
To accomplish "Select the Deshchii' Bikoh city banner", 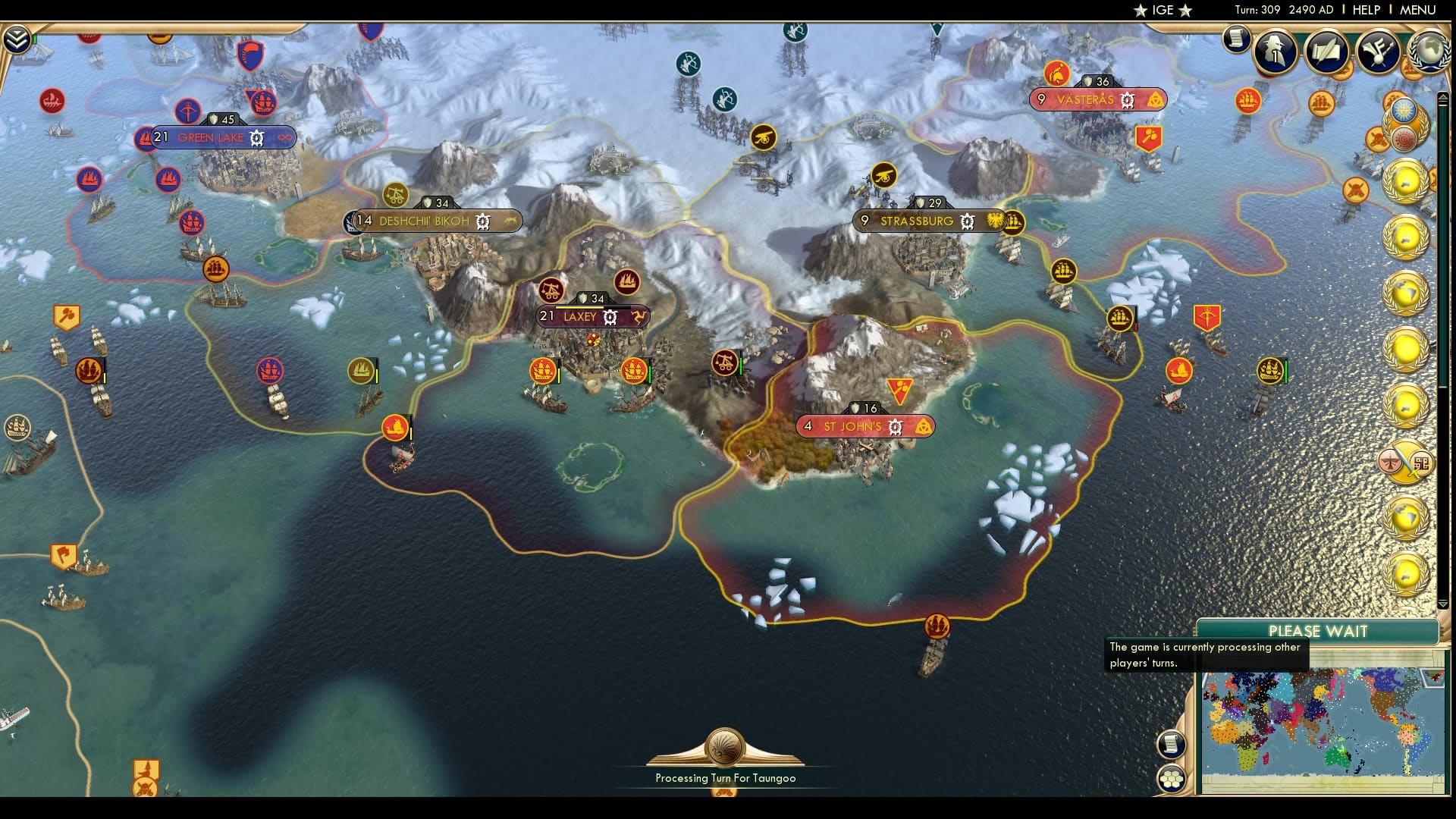I will (424, 221).
